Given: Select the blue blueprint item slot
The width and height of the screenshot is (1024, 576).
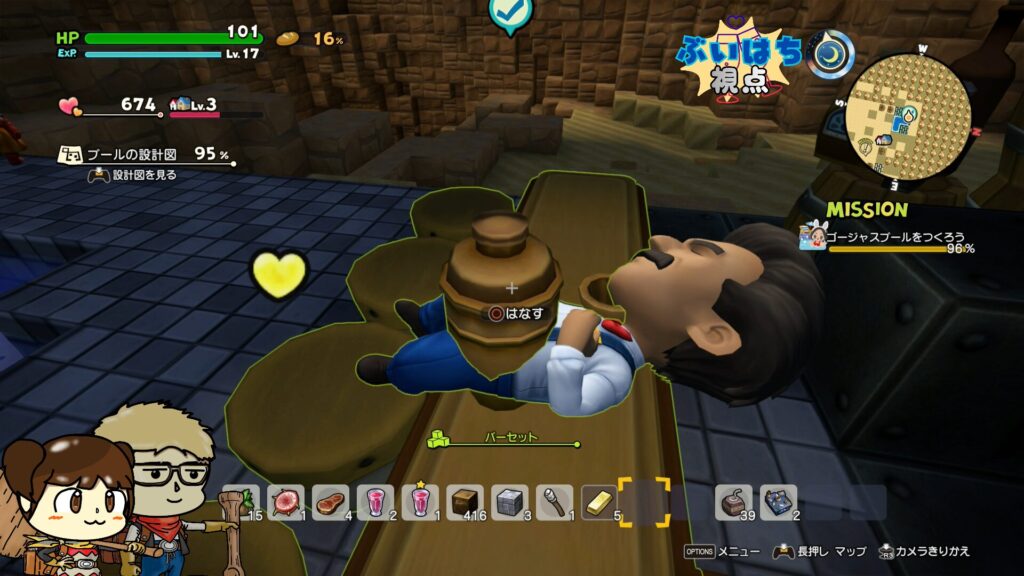Looking at the screenshot, I should pyautogui.click(x=778, y=501).
